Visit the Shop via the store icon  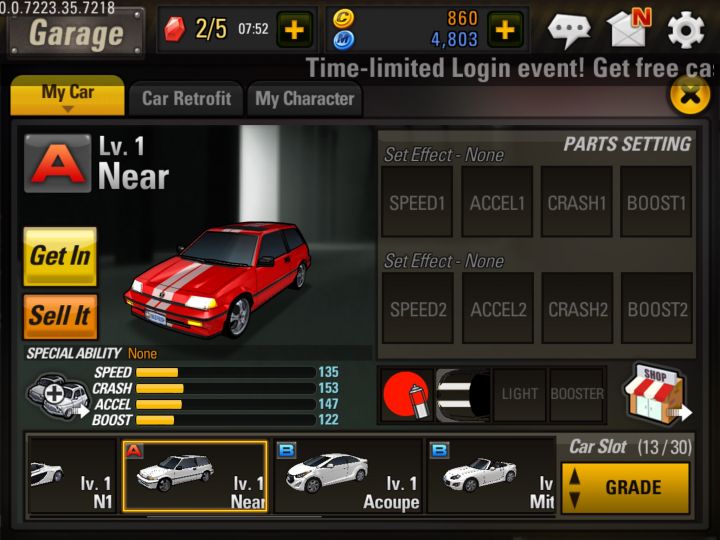click(655, 392)
